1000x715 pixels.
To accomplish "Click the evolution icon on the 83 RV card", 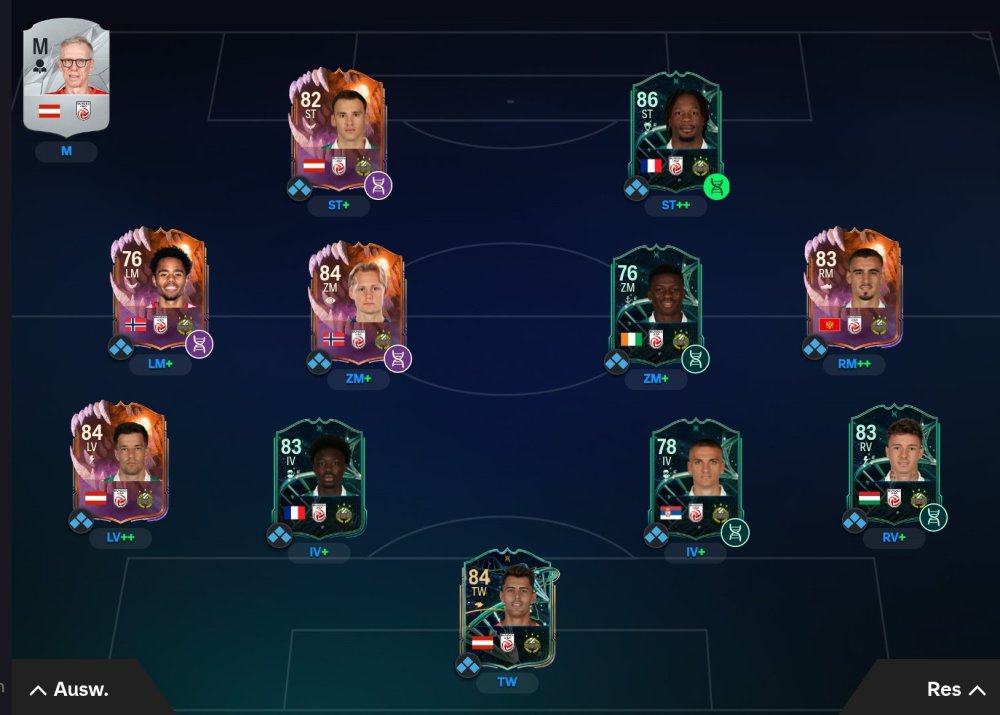I will point(933,517).
